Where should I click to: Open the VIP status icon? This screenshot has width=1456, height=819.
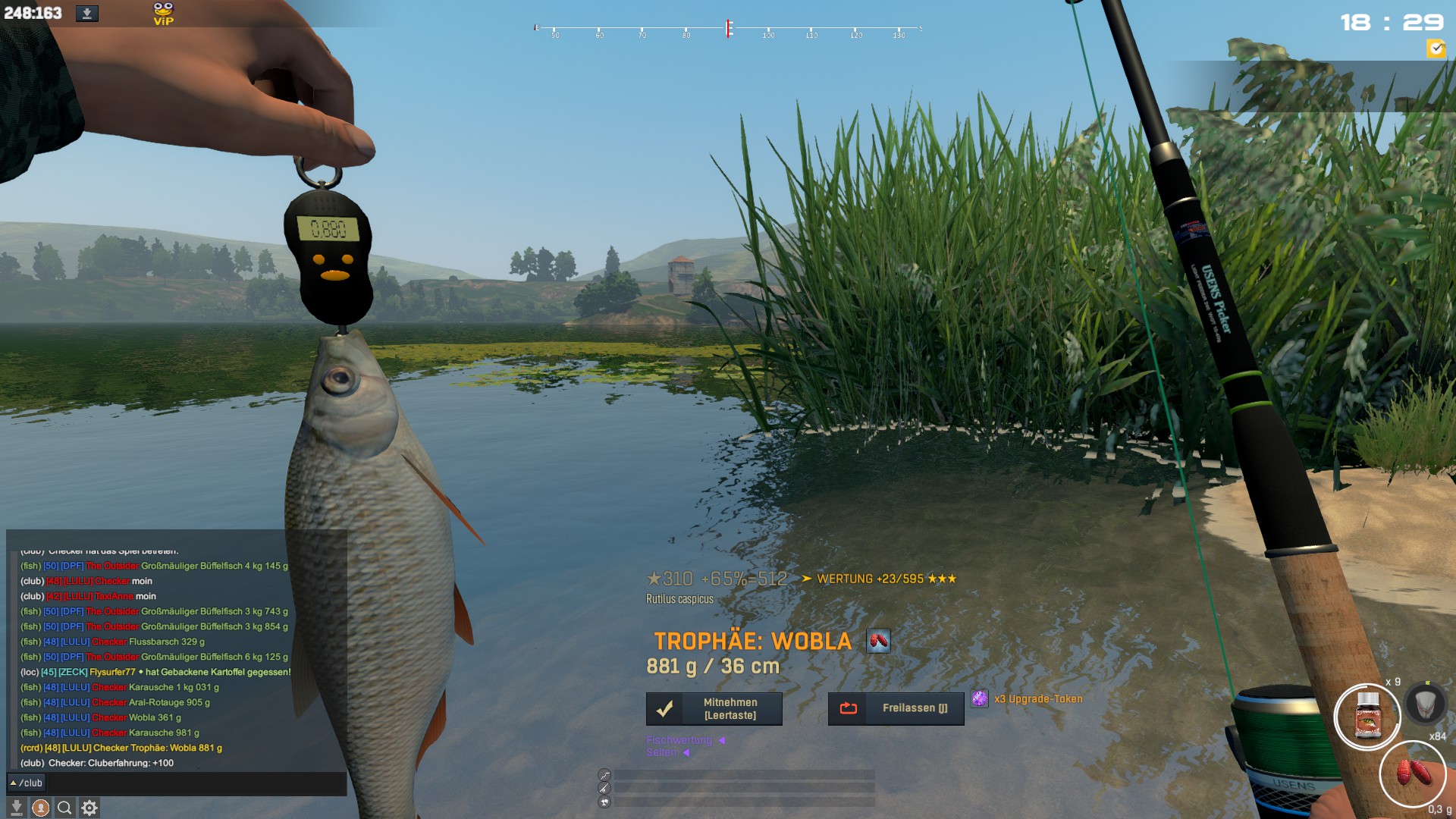coord(163,14)
